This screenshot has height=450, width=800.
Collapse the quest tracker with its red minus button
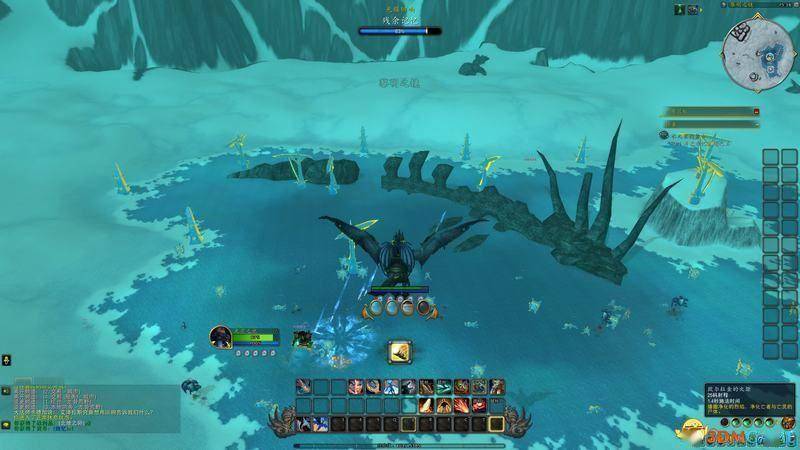pos(756,111)
